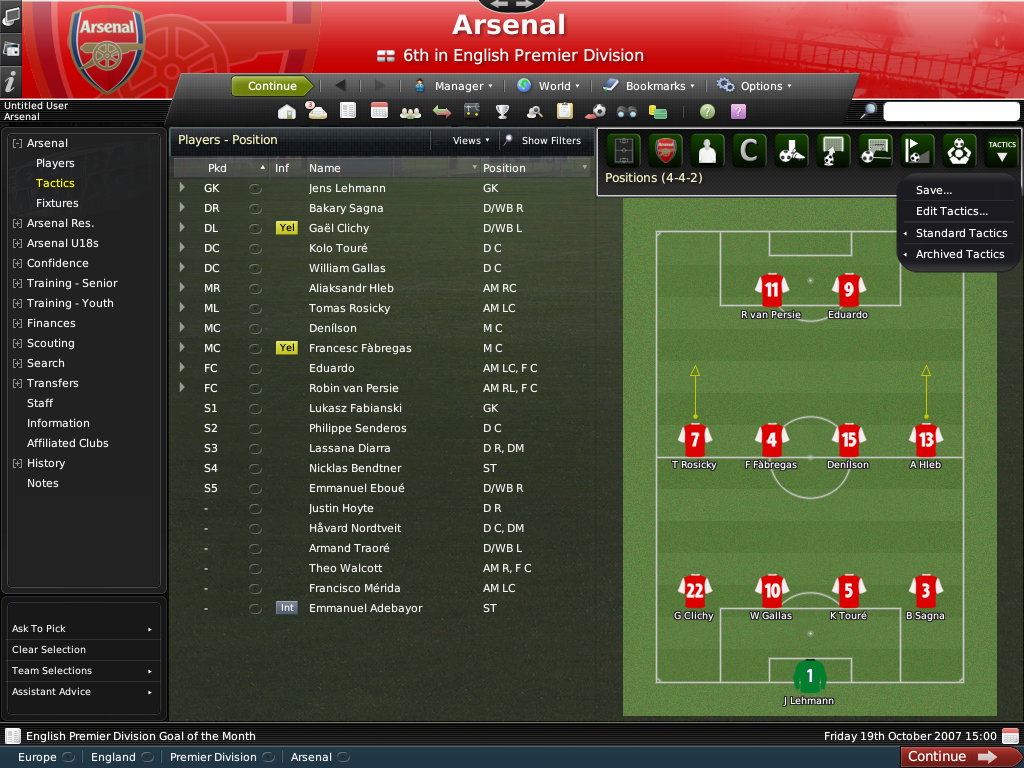Choose Ask To Pick option
The height and width of the screenshot is (768, 1024).
(39, 629)
